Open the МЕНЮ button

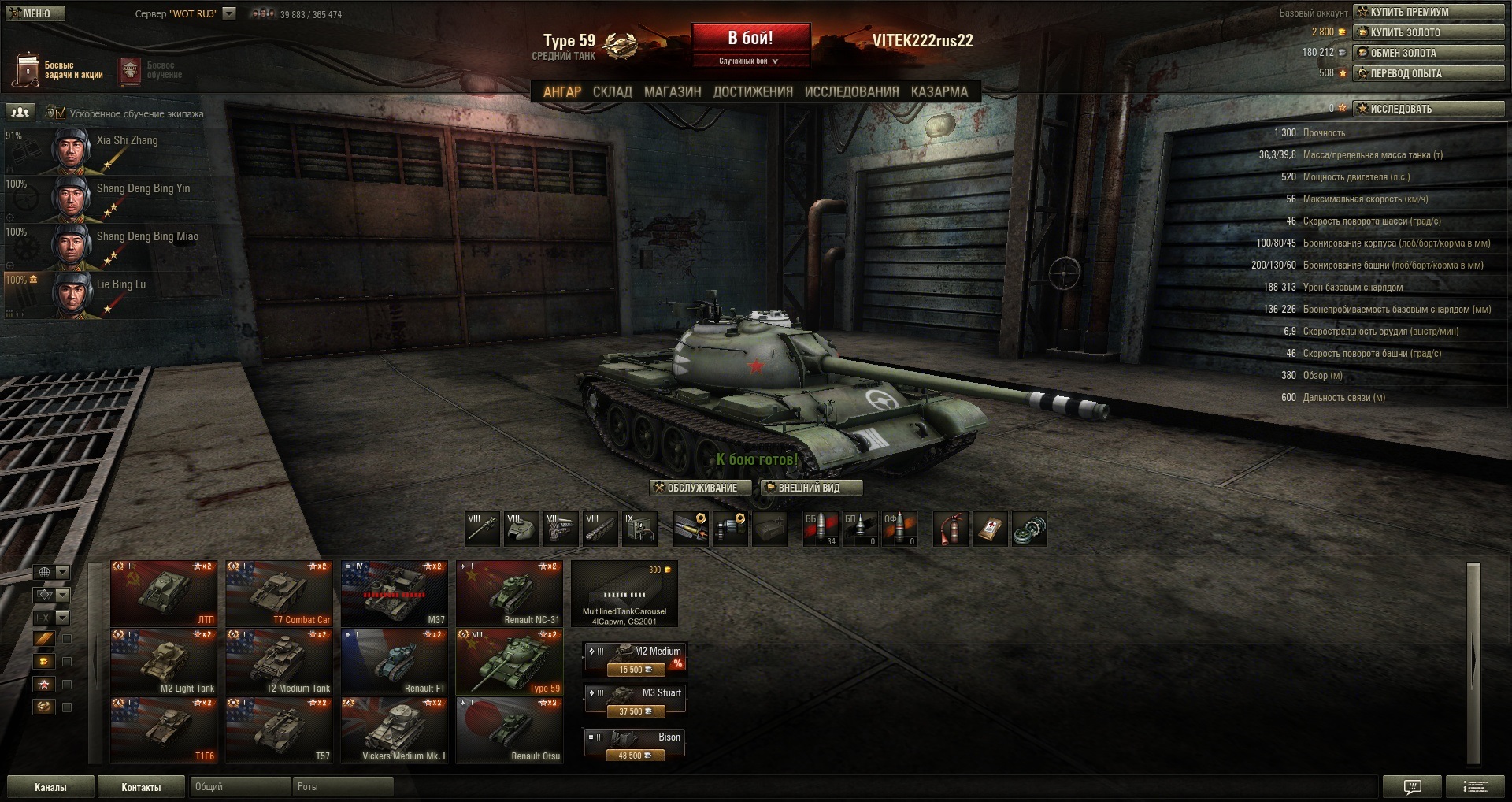(x=35, y=13)
